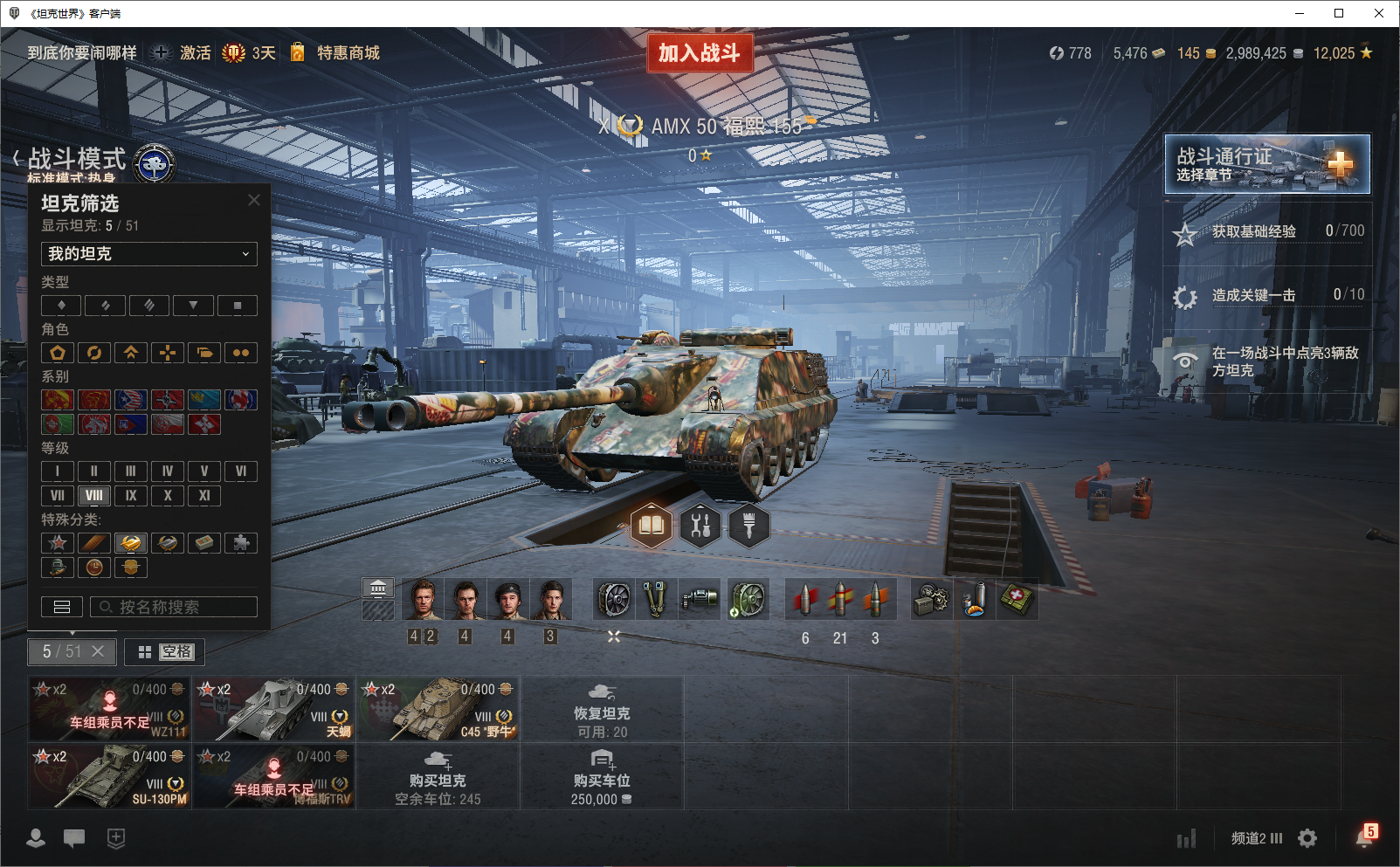Open the 购买坦克 purchase tile
The image size is (1400, 867).
tap(438, 776)
